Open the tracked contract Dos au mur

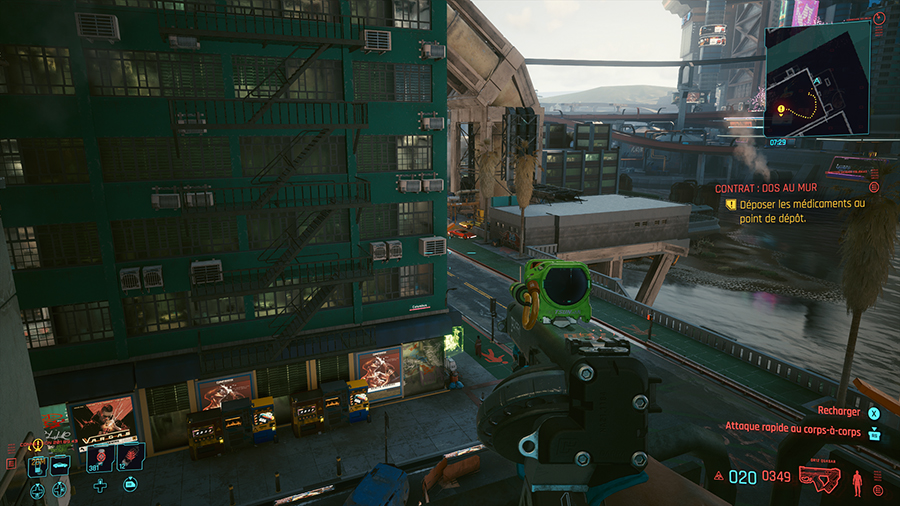(761, 187)
